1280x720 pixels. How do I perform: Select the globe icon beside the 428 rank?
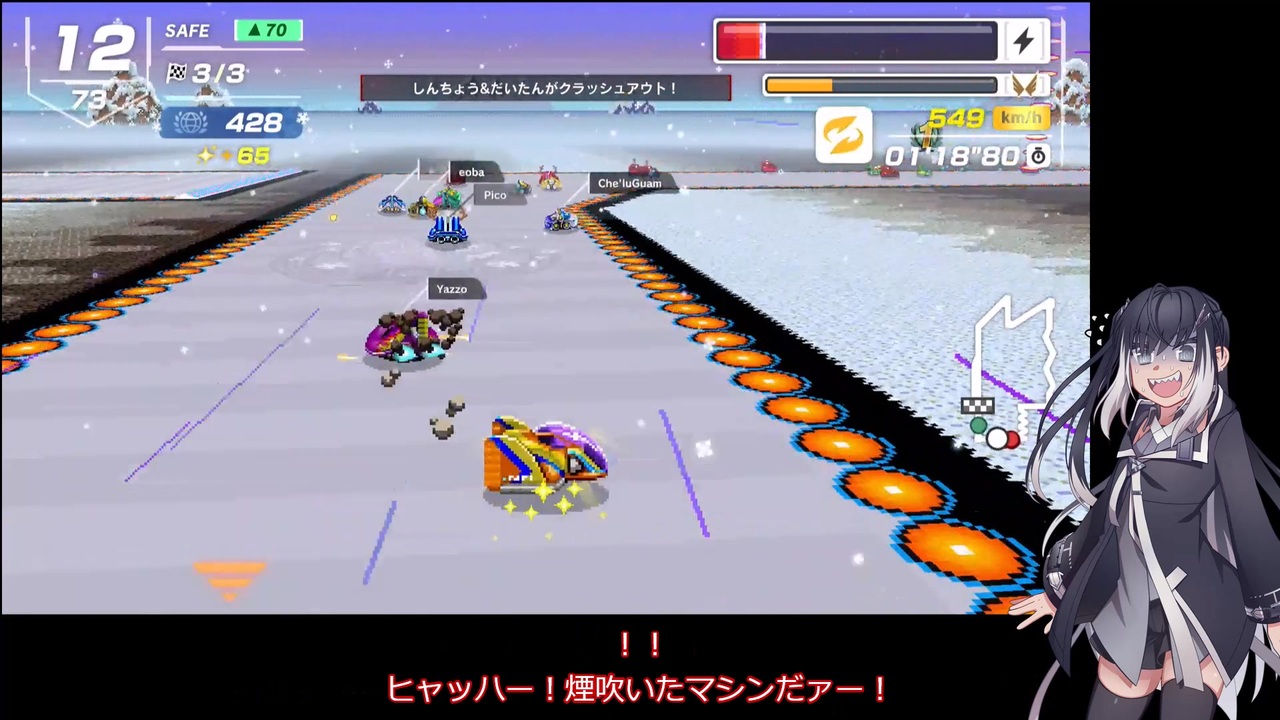[190, 122]
